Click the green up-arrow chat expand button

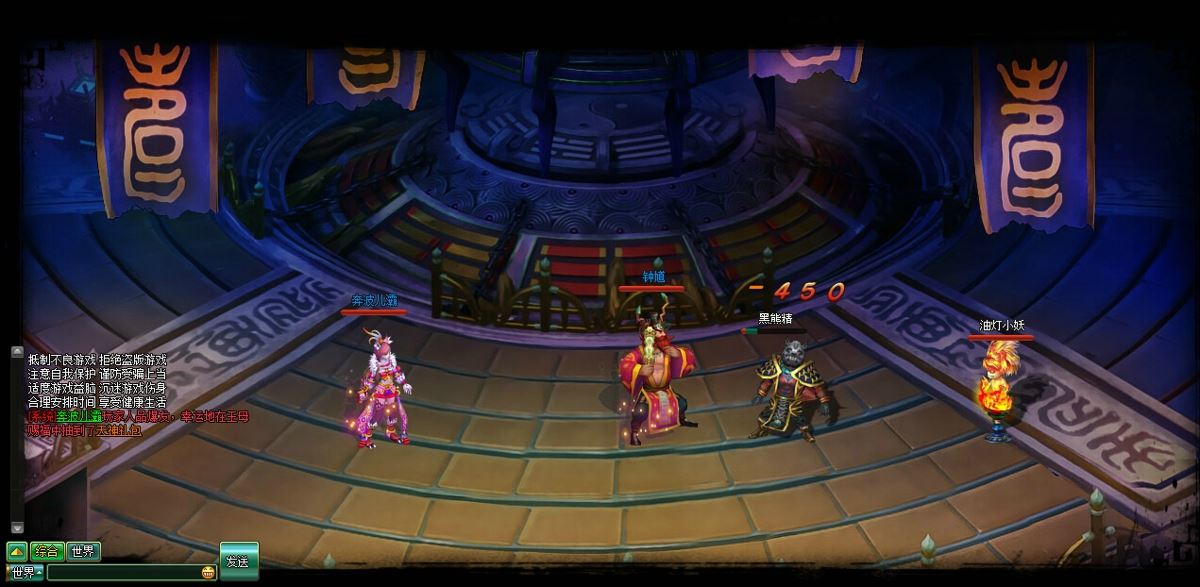[17, 551]
